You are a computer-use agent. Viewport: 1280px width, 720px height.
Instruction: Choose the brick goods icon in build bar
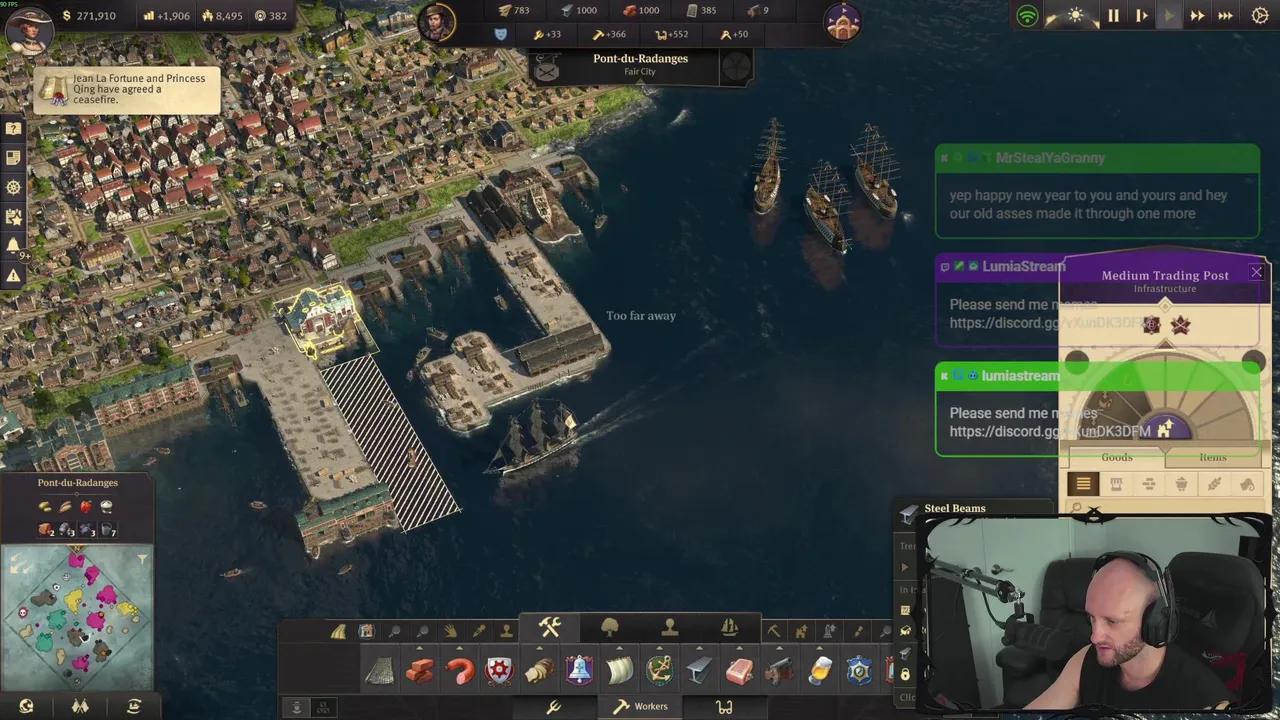click(419, 670)
